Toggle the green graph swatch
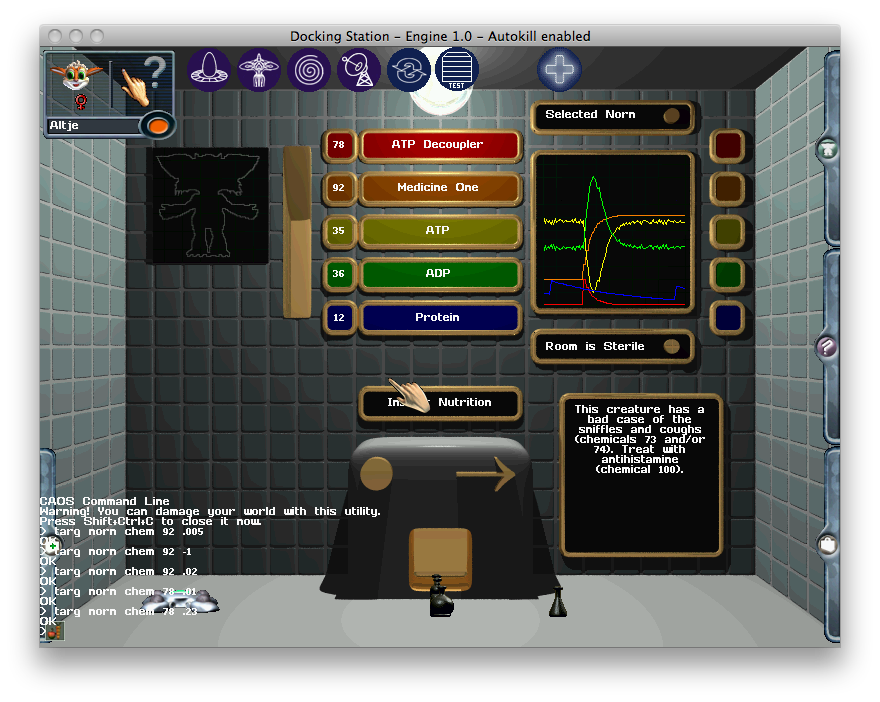The image size is (880, 702). pos(727,274)
